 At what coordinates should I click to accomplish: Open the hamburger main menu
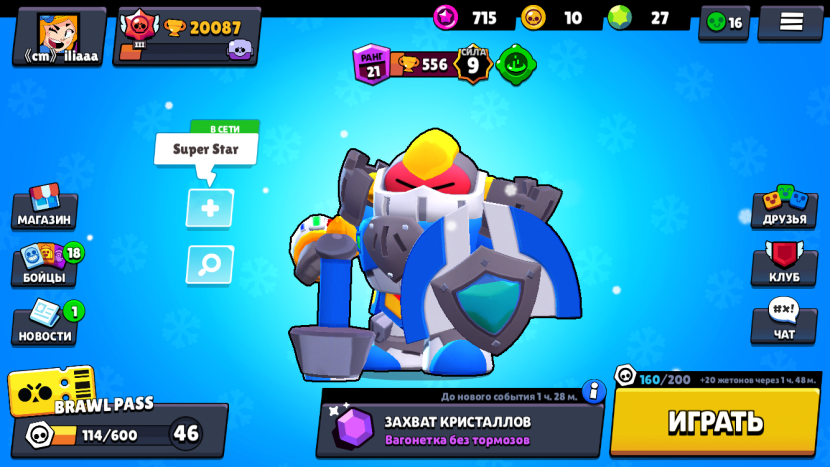pyautogui.click(x=791, y=22)
